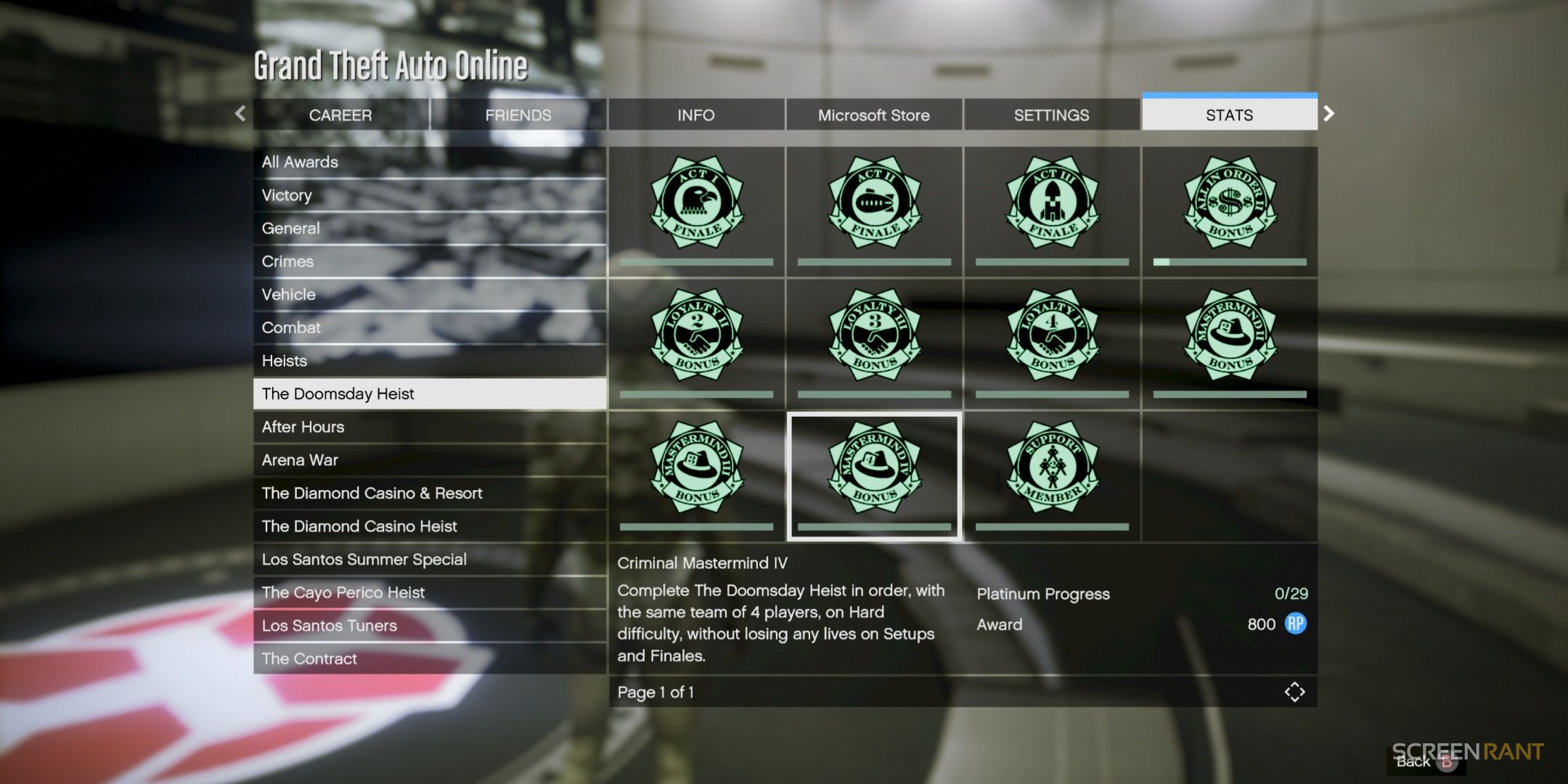Show the Heists awards
The image size is (1568, 784).
(429, 361)
